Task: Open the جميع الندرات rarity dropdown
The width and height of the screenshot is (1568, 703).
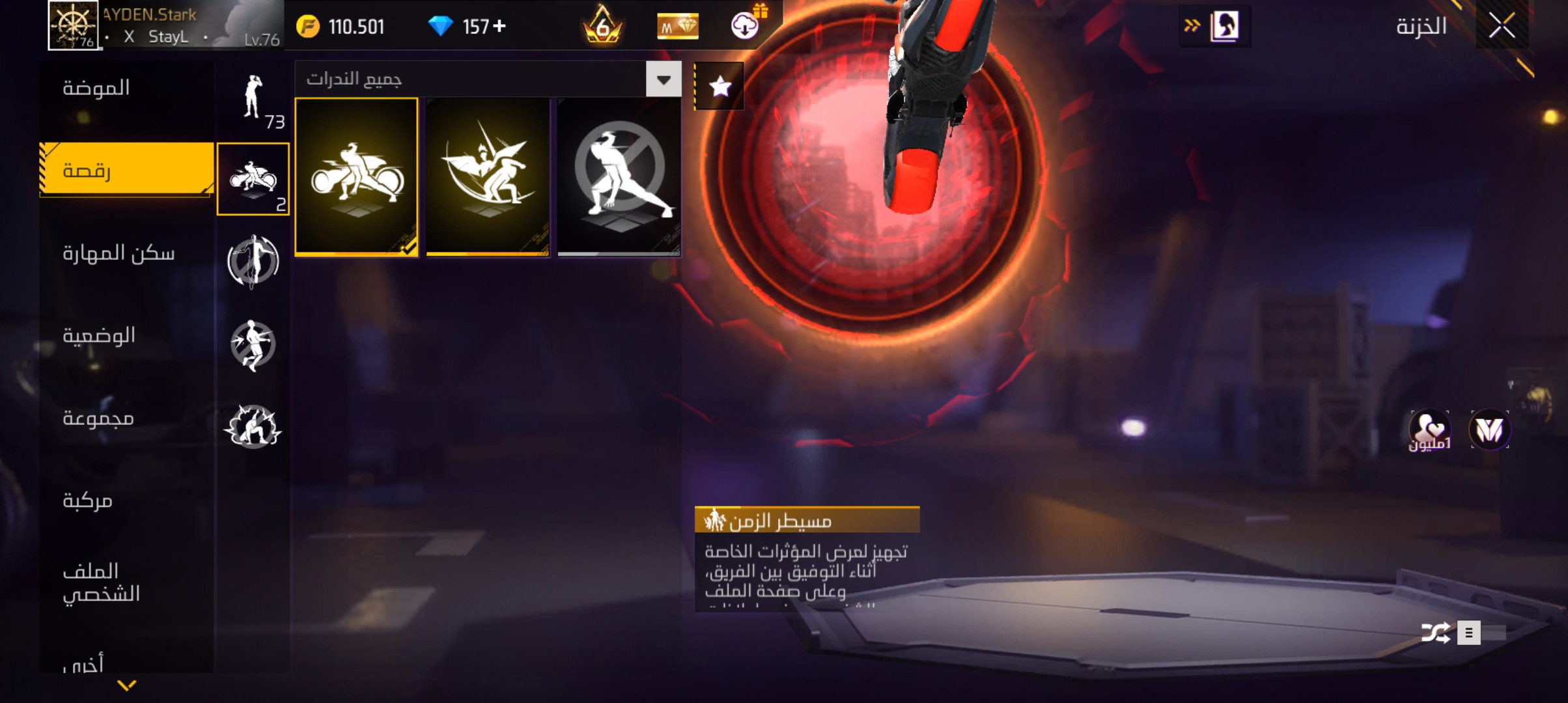Action: click(664, 79)
